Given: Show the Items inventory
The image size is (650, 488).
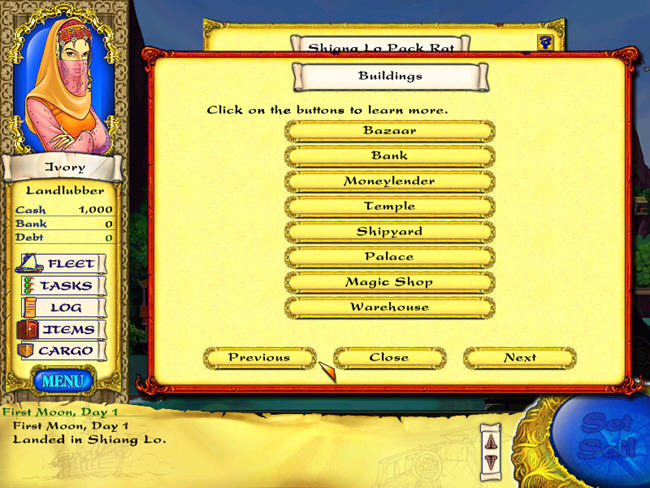Looking at the screenshot, I should [60, 330].
